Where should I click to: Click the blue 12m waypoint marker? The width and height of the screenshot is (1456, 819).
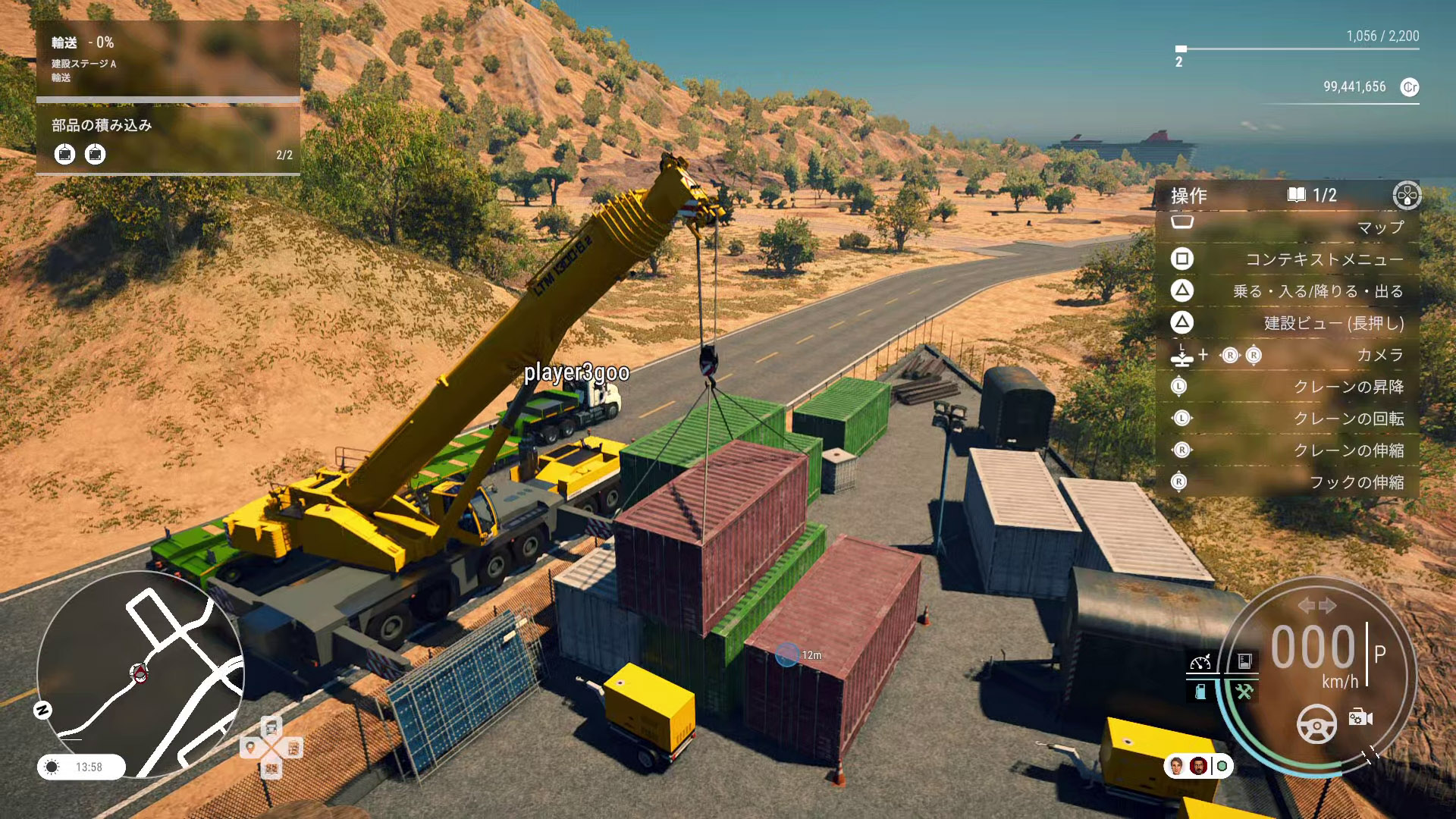pos(787,654)
